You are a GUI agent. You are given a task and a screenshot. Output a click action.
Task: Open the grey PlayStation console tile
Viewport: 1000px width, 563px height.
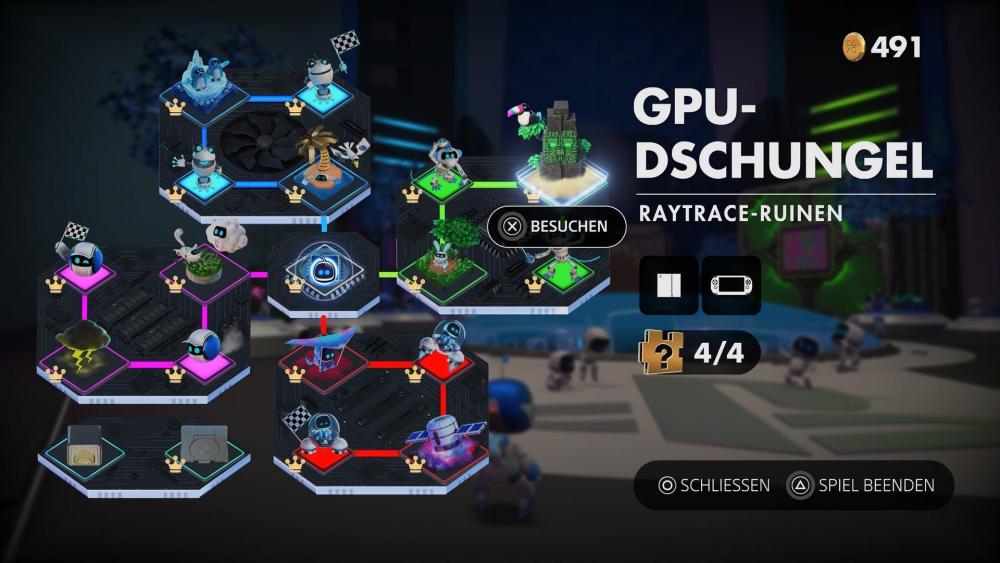click(204, 442)
